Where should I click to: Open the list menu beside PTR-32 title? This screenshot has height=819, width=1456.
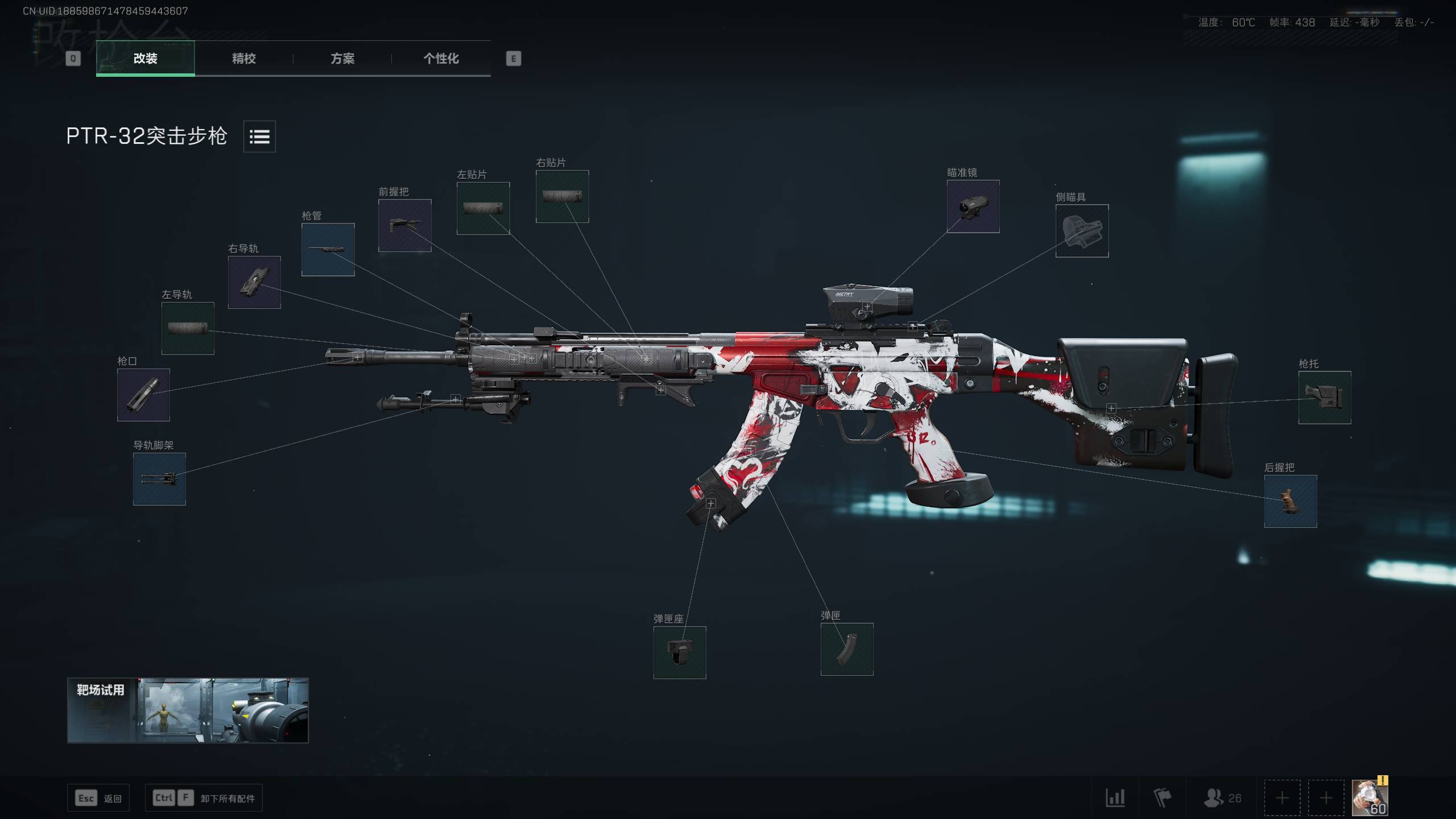(259, 136)
